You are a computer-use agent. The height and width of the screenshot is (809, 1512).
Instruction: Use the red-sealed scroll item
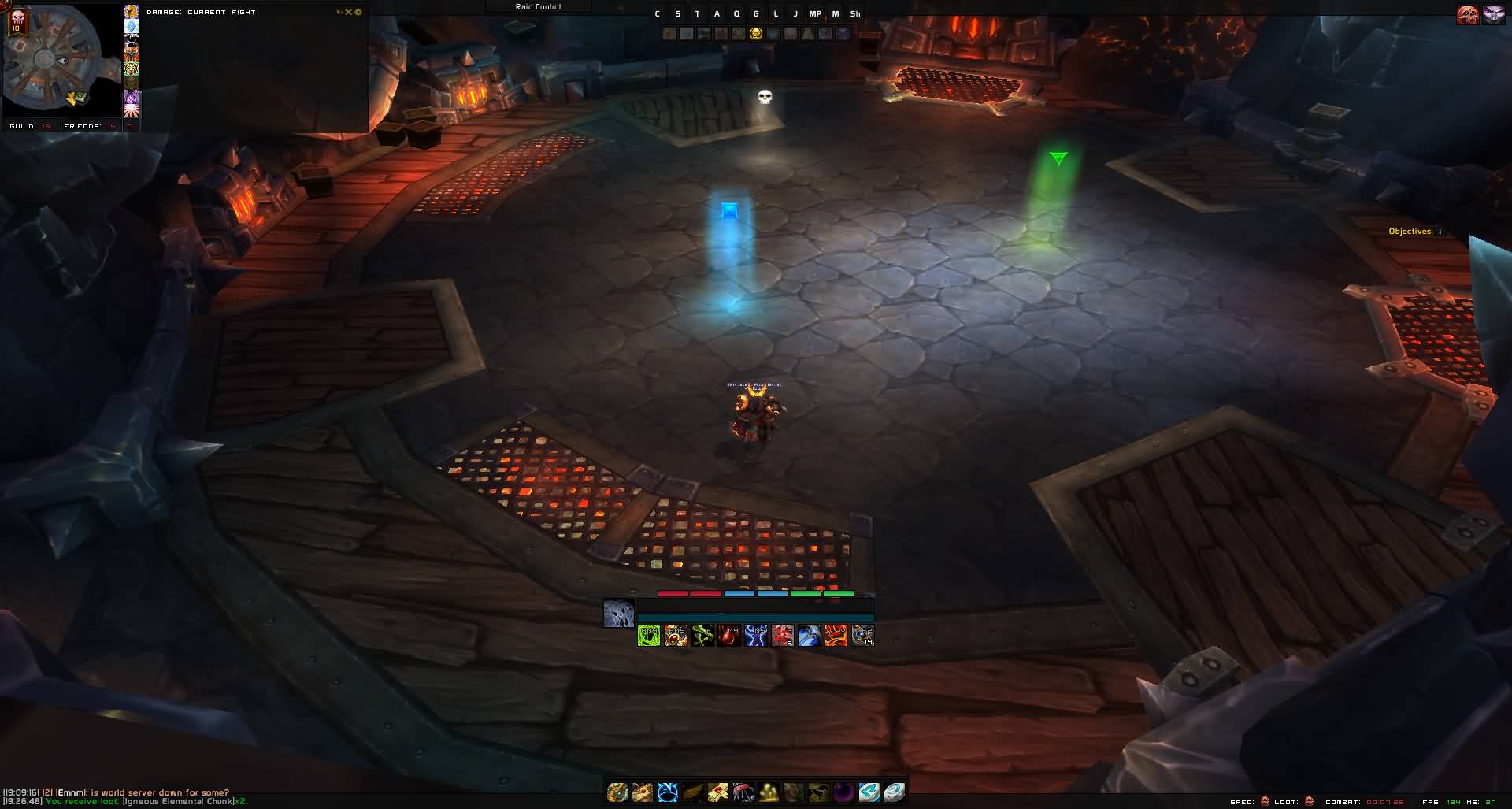(717, 792)
